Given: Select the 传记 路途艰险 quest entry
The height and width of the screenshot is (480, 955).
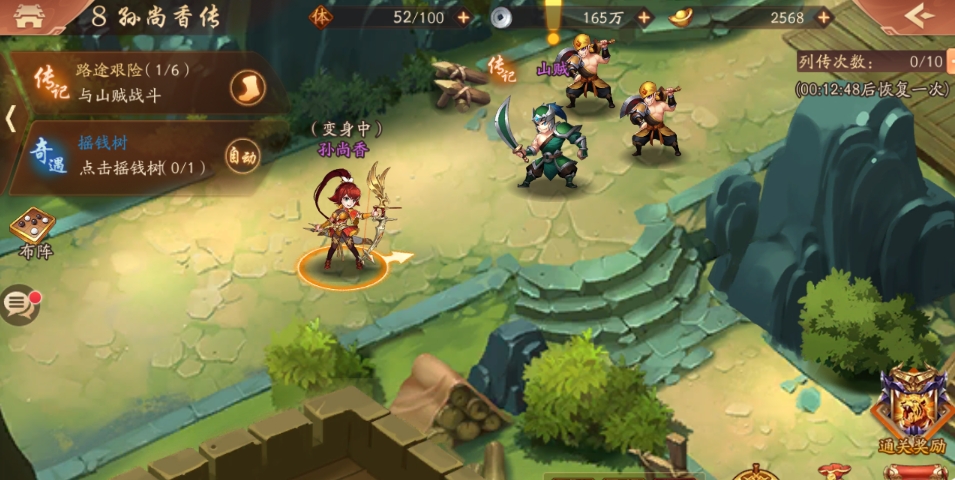Looking at the screenshot, I should [x=130, y=84].
